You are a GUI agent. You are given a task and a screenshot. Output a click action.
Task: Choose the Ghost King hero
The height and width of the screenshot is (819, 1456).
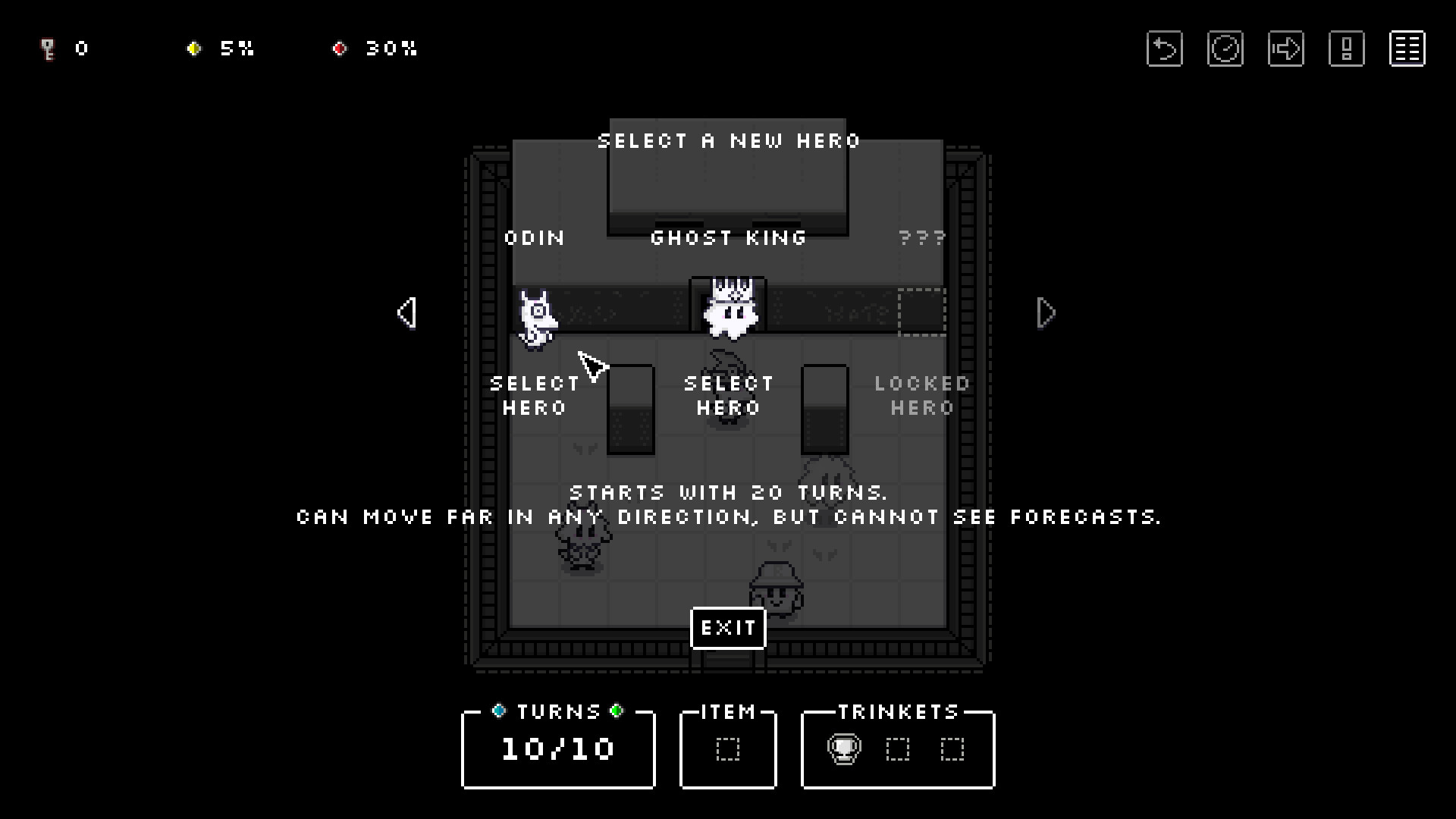[728, 395]
